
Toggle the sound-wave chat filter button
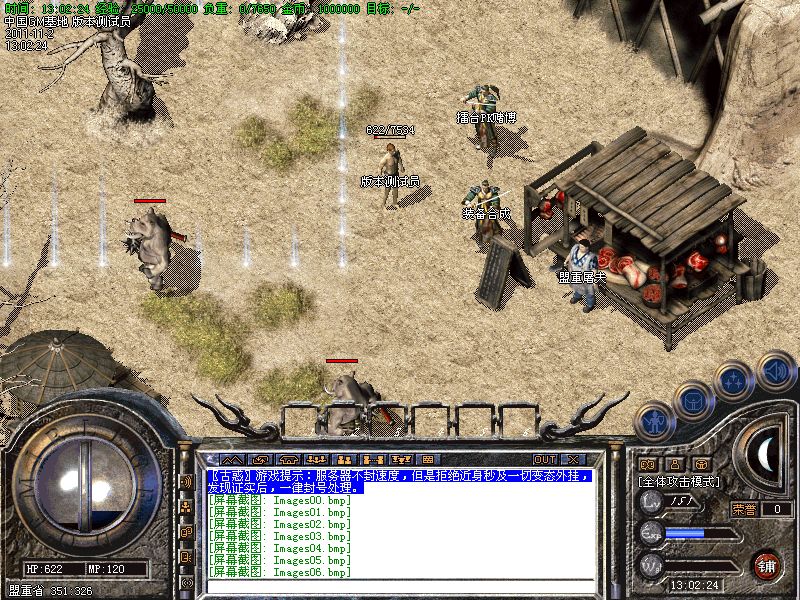[186, 481]
